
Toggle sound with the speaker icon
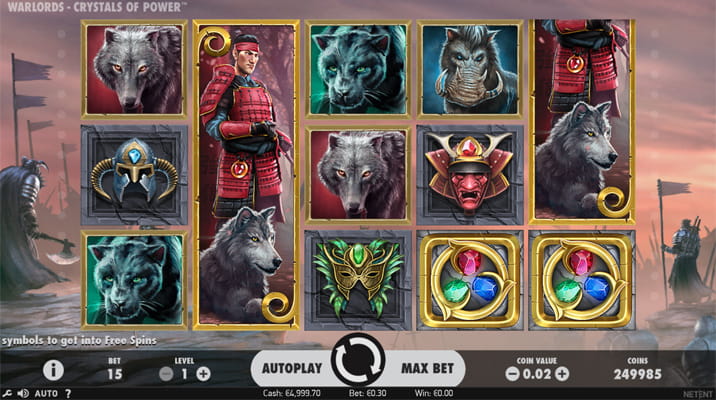(x=21, y=393)
